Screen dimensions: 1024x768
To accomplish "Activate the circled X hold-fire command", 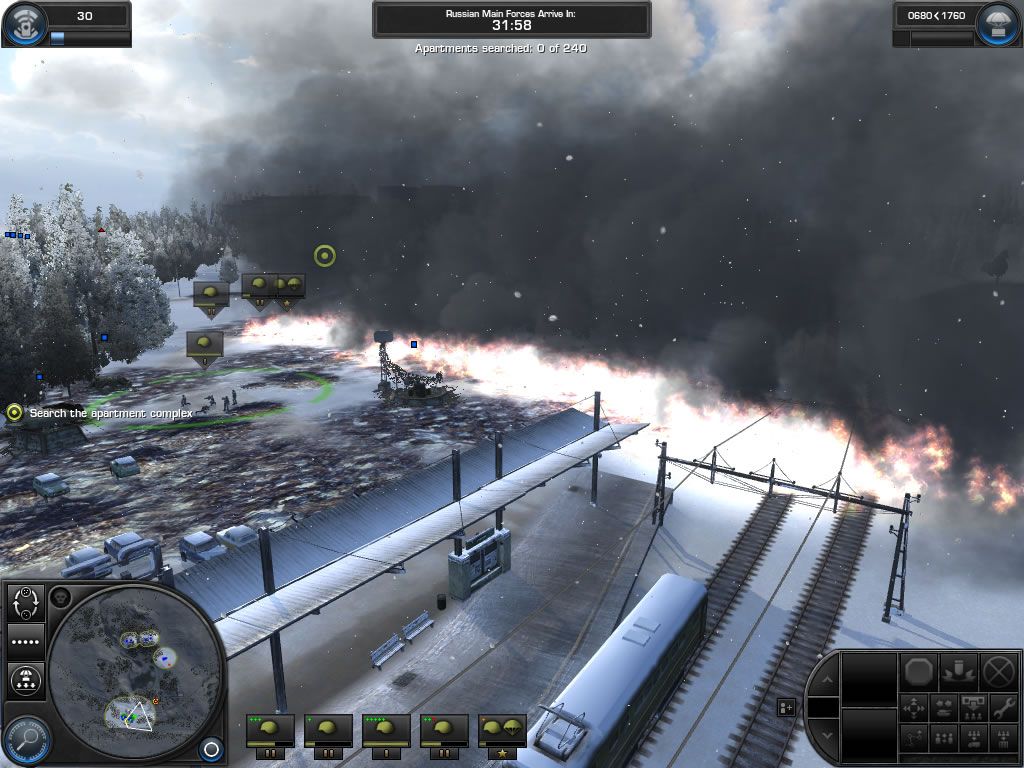I will tap(998, 670).
